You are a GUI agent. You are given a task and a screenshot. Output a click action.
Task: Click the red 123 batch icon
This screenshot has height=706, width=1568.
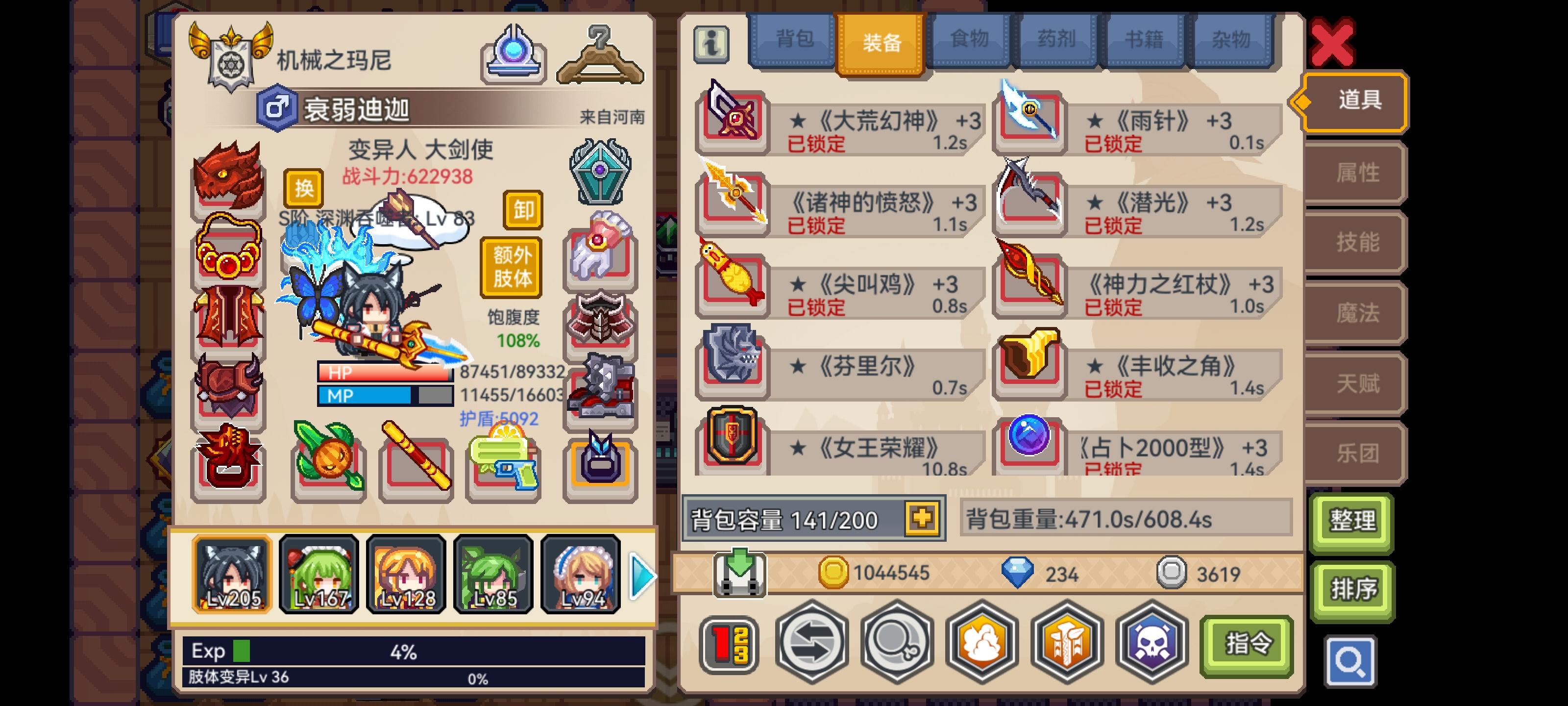point(729,644)
